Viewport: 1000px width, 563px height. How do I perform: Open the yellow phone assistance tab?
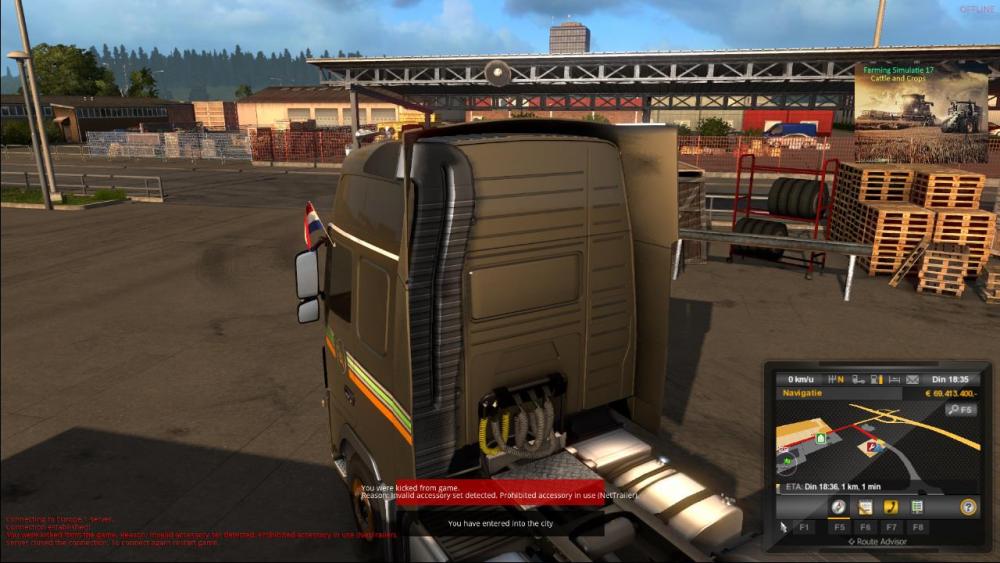pos(891,507)
